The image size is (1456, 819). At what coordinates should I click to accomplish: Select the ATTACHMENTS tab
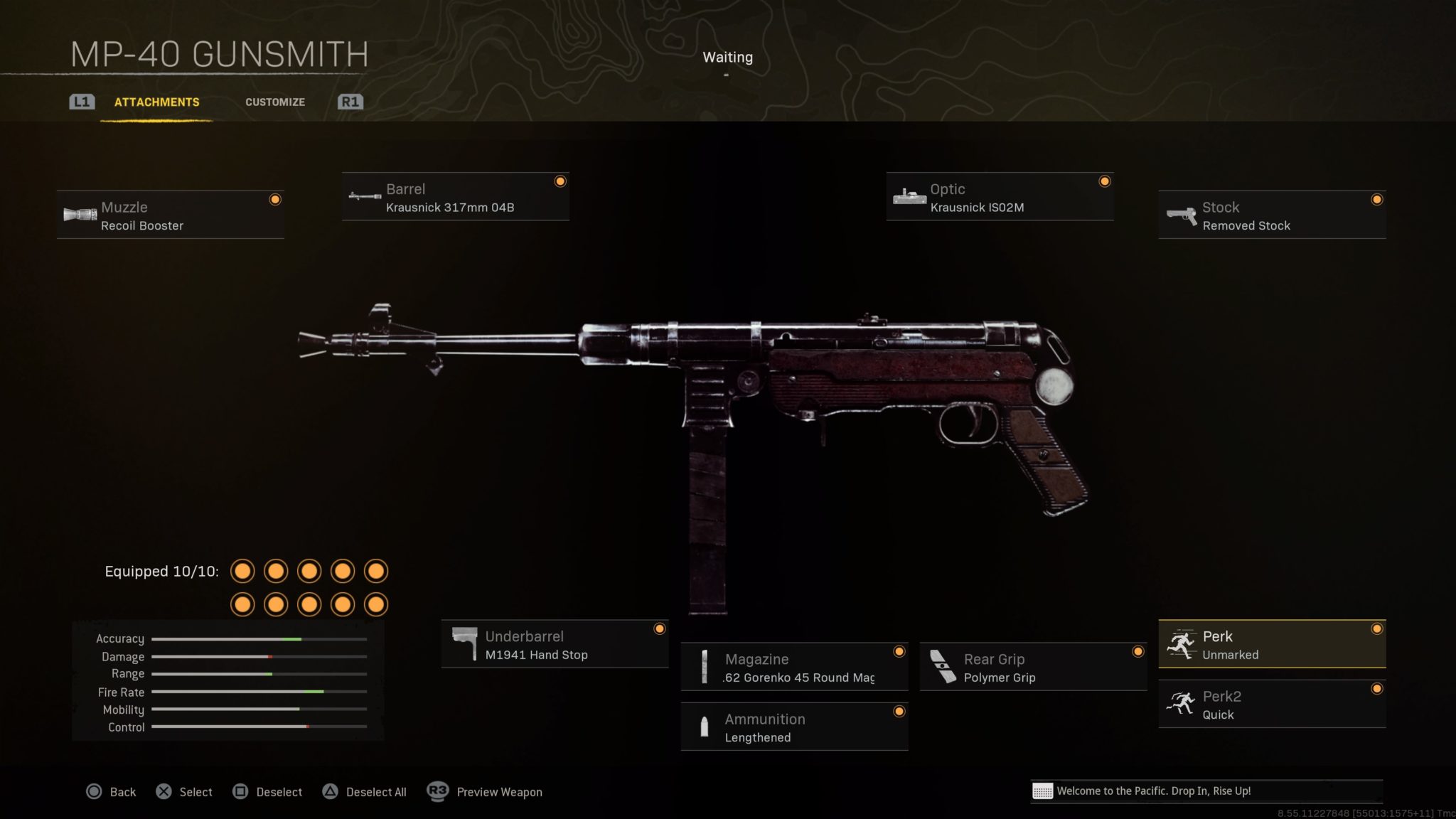click(156, 102)
